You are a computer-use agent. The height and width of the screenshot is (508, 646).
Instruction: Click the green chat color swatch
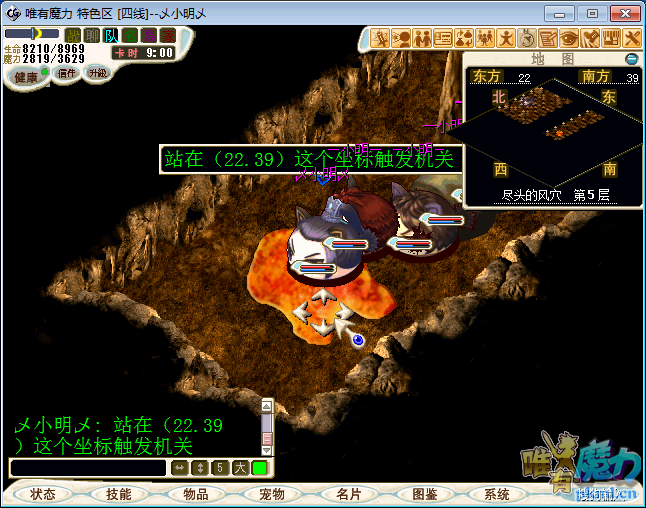coord(259,467)
